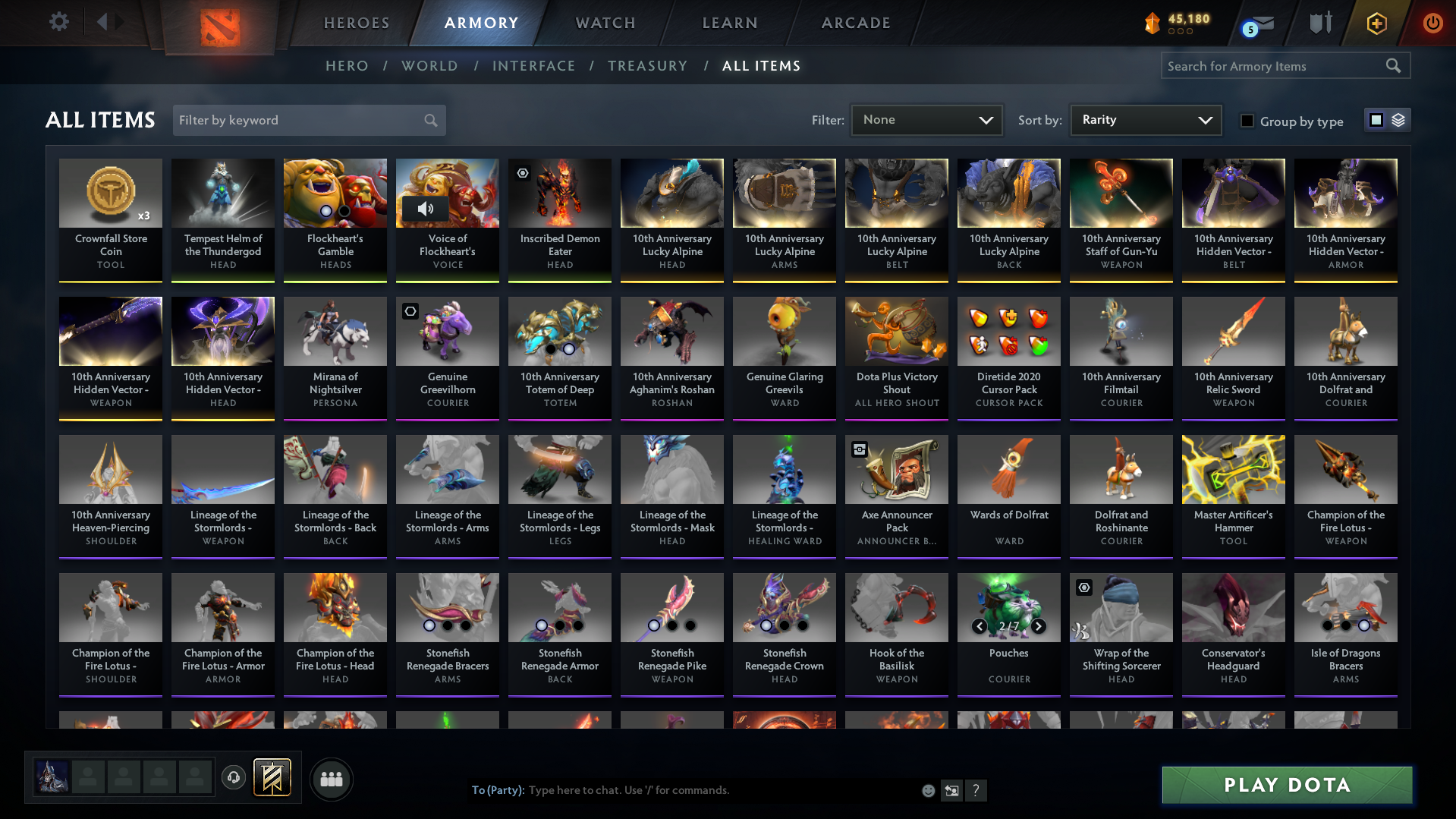Viewport: 1456px width, 819px height.
Task: Open the three-person party finder icon
Action: (x=331, y=779)
